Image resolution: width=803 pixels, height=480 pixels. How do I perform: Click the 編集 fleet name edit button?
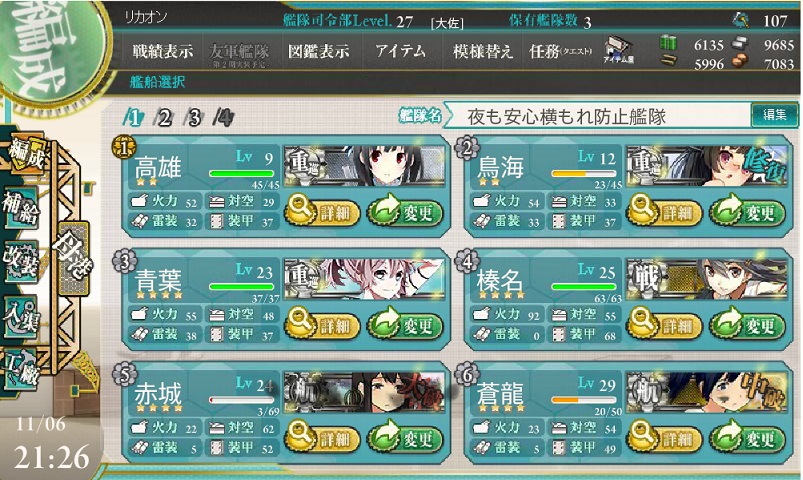tap(773, 115)
